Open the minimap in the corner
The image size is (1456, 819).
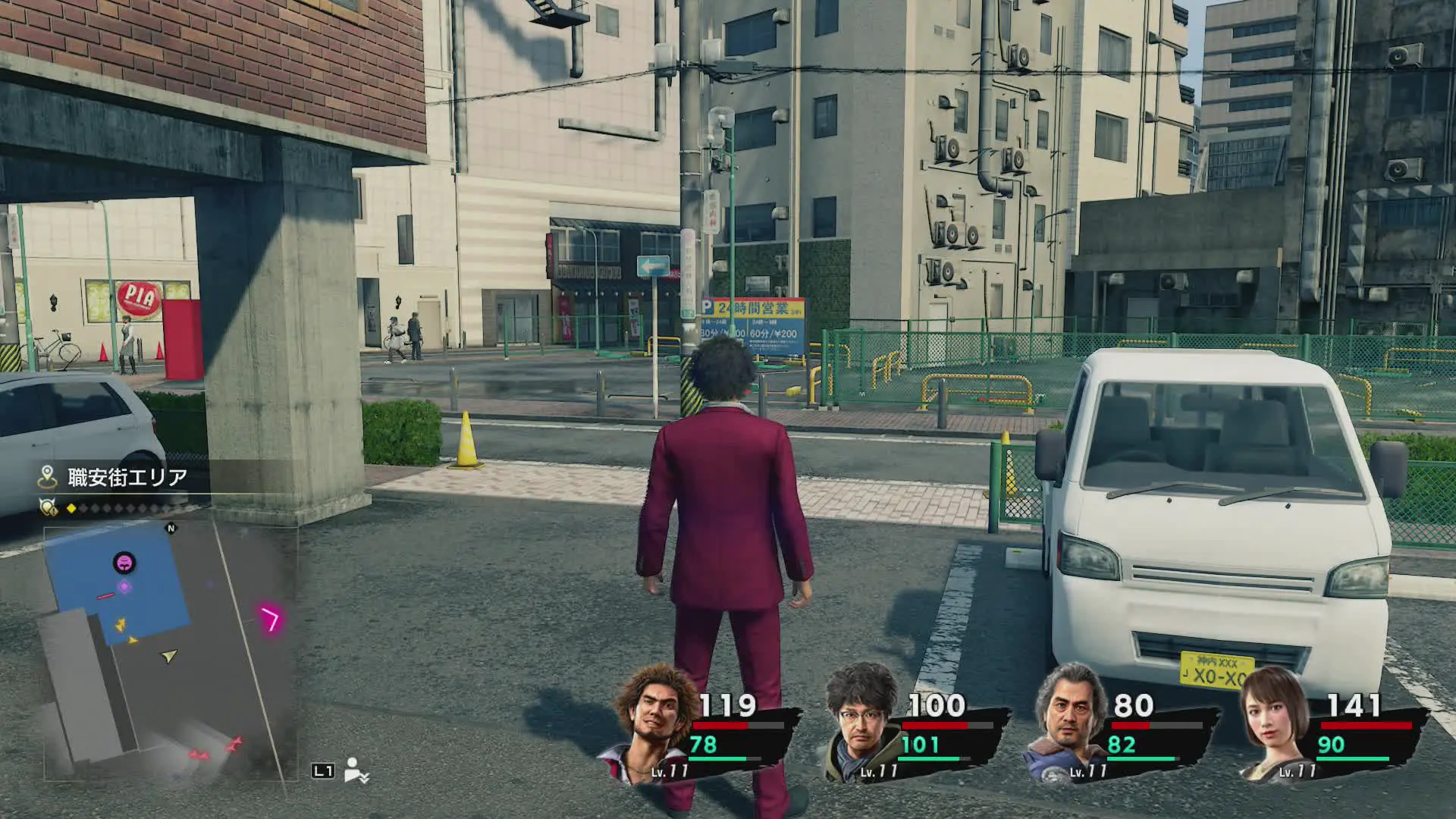coord(171,652)
